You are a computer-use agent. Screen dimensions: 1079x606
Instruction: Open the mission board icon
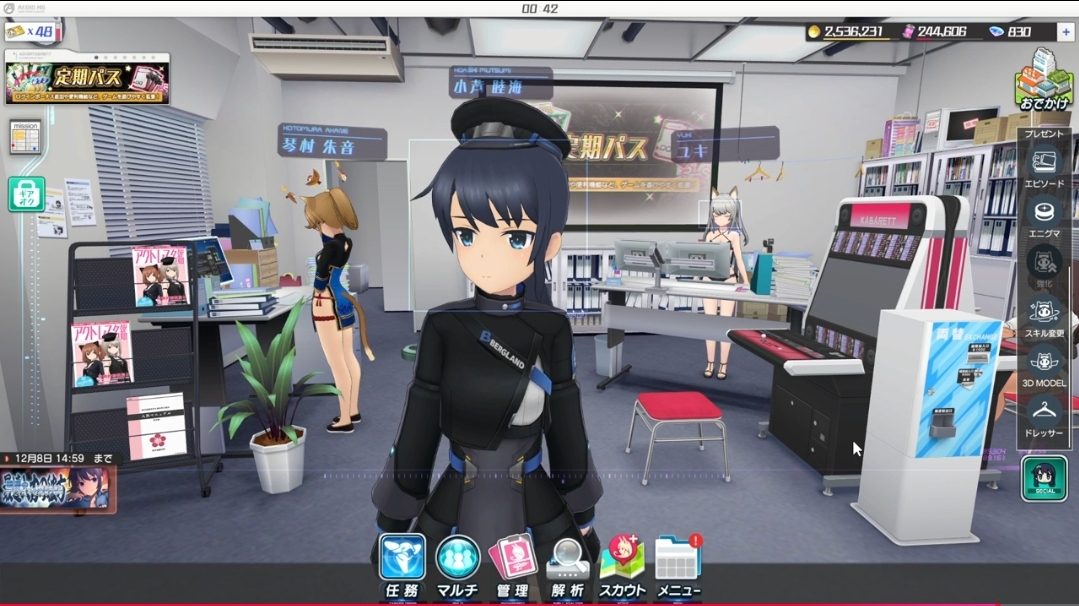click(x=25, y=136)
